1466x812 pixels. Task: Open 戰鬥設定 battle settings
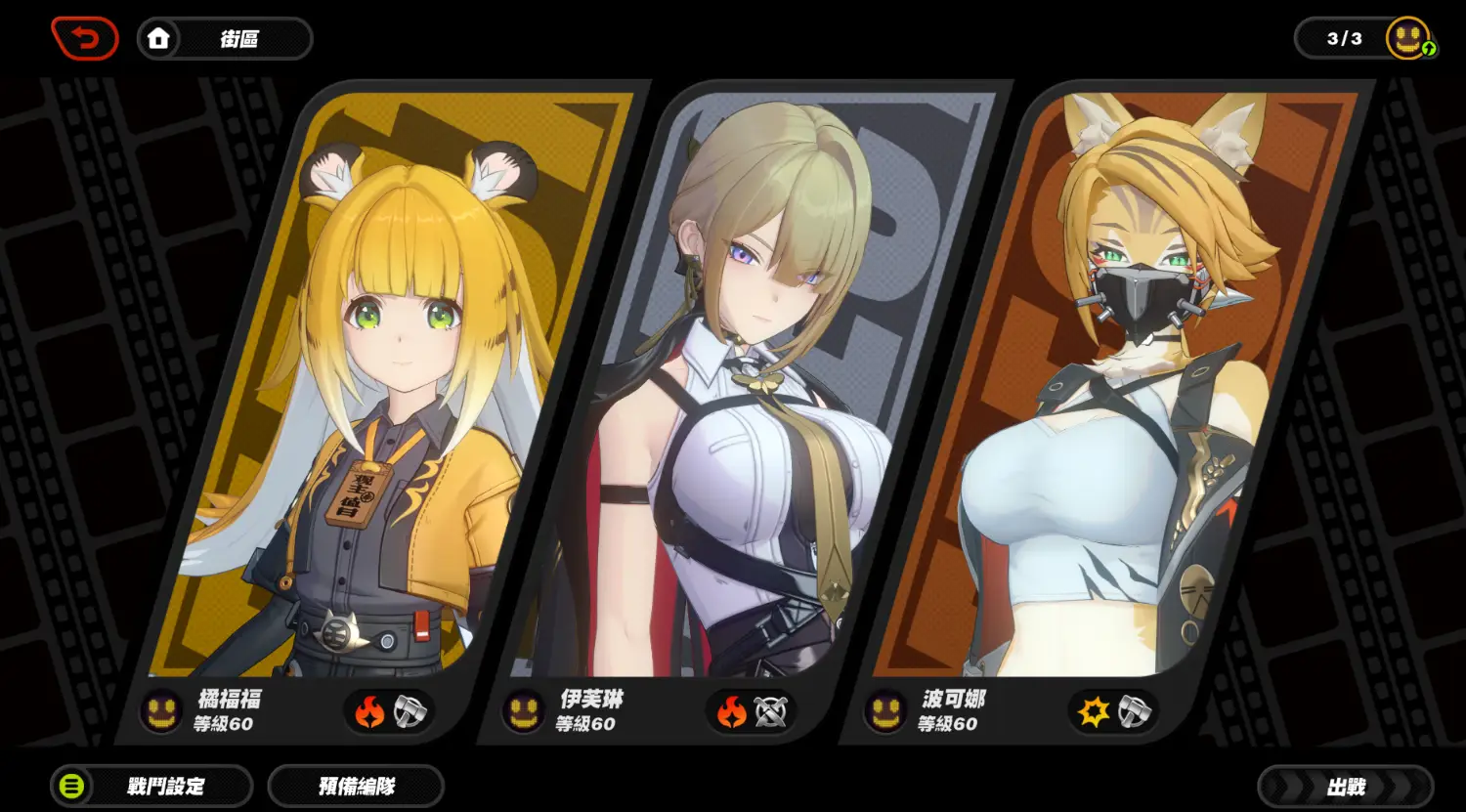152,787
